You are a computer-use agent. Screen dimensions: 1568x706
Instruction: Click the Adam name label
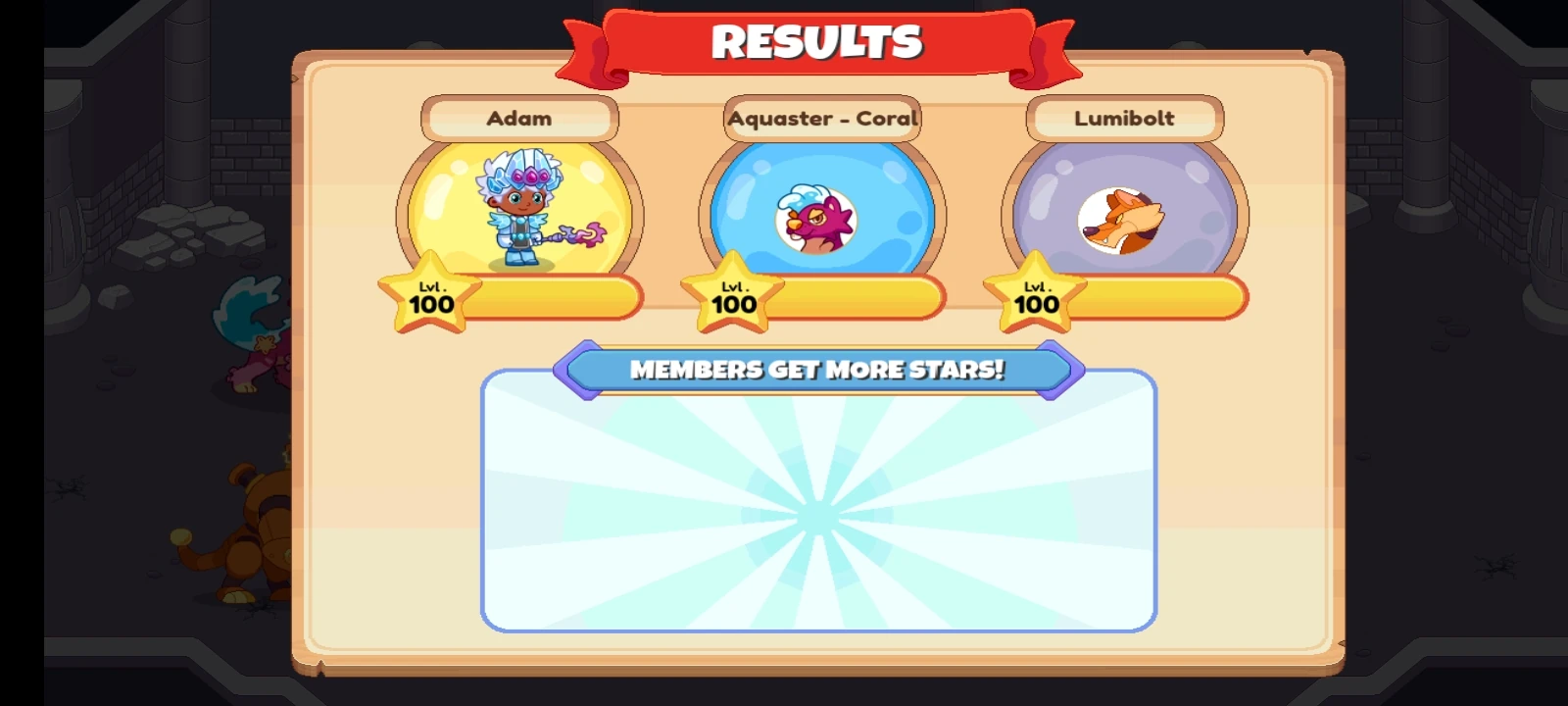pyautogui.click(x=520, y=118)
